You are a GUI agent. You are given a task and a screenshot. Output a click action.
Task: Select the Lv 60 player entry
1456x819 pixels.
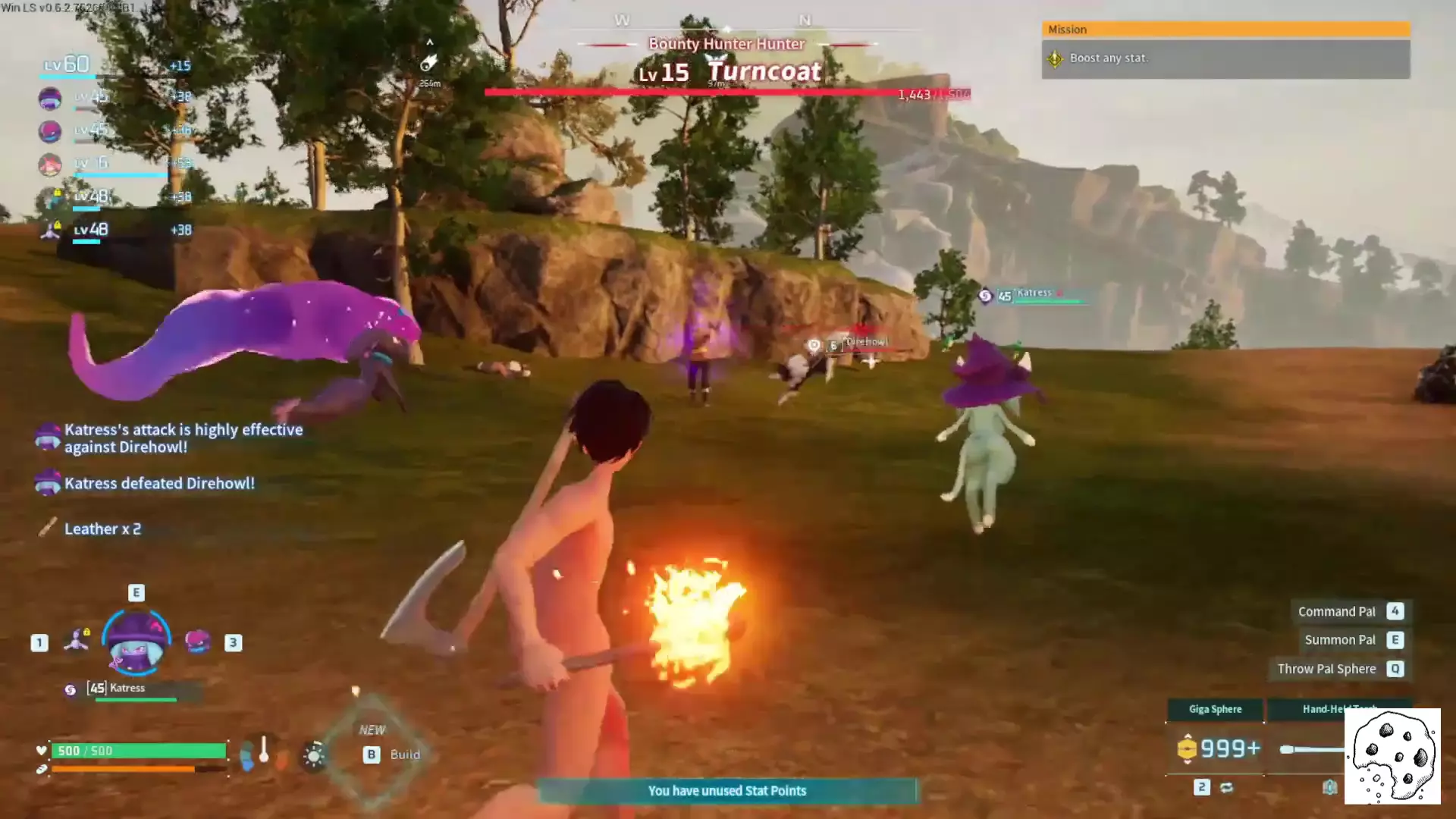coord(67,64)
